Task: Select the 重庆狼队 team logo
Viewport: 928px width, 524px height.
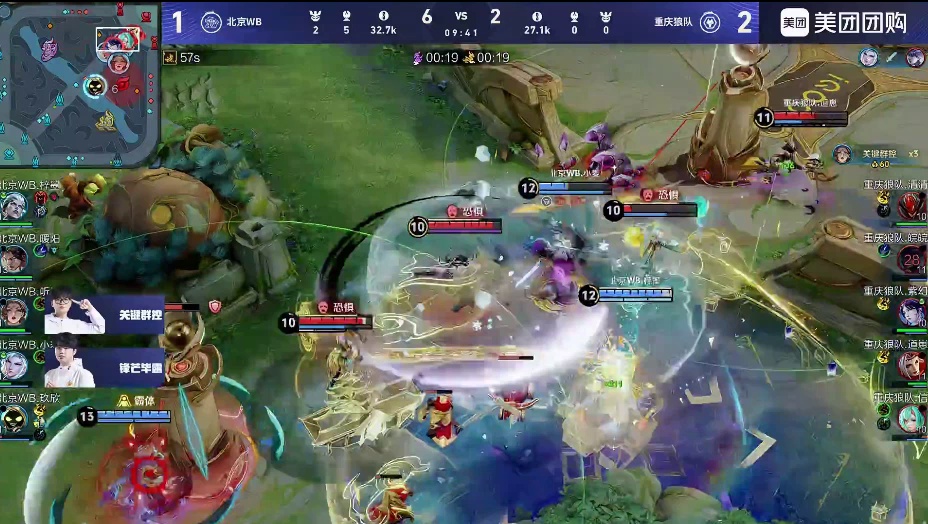Action: (708, 22)
